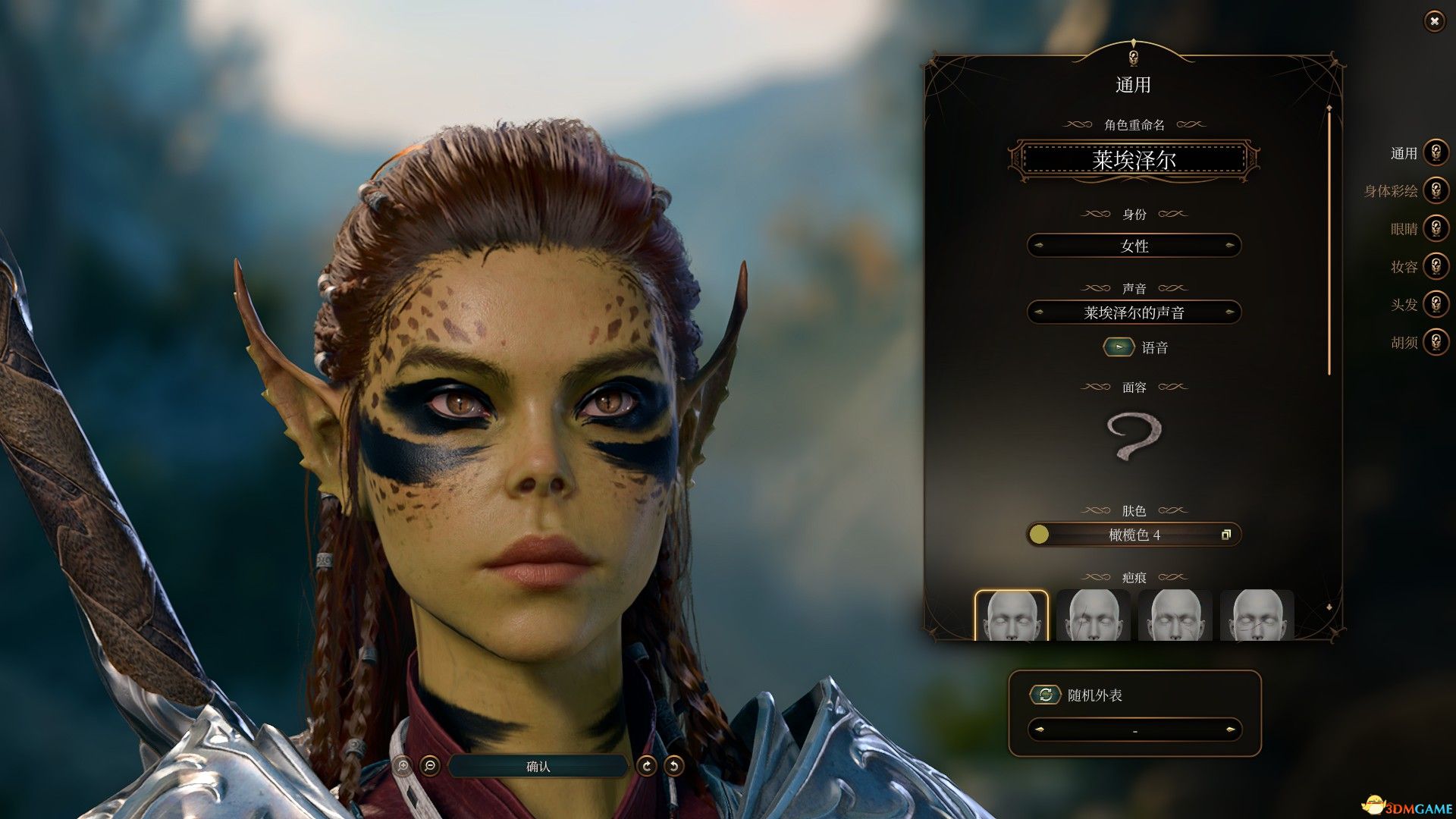Click the character name field 莱埃泽尔
The width and height of the screenshot is (1456, 819).
coord(1134,160)
